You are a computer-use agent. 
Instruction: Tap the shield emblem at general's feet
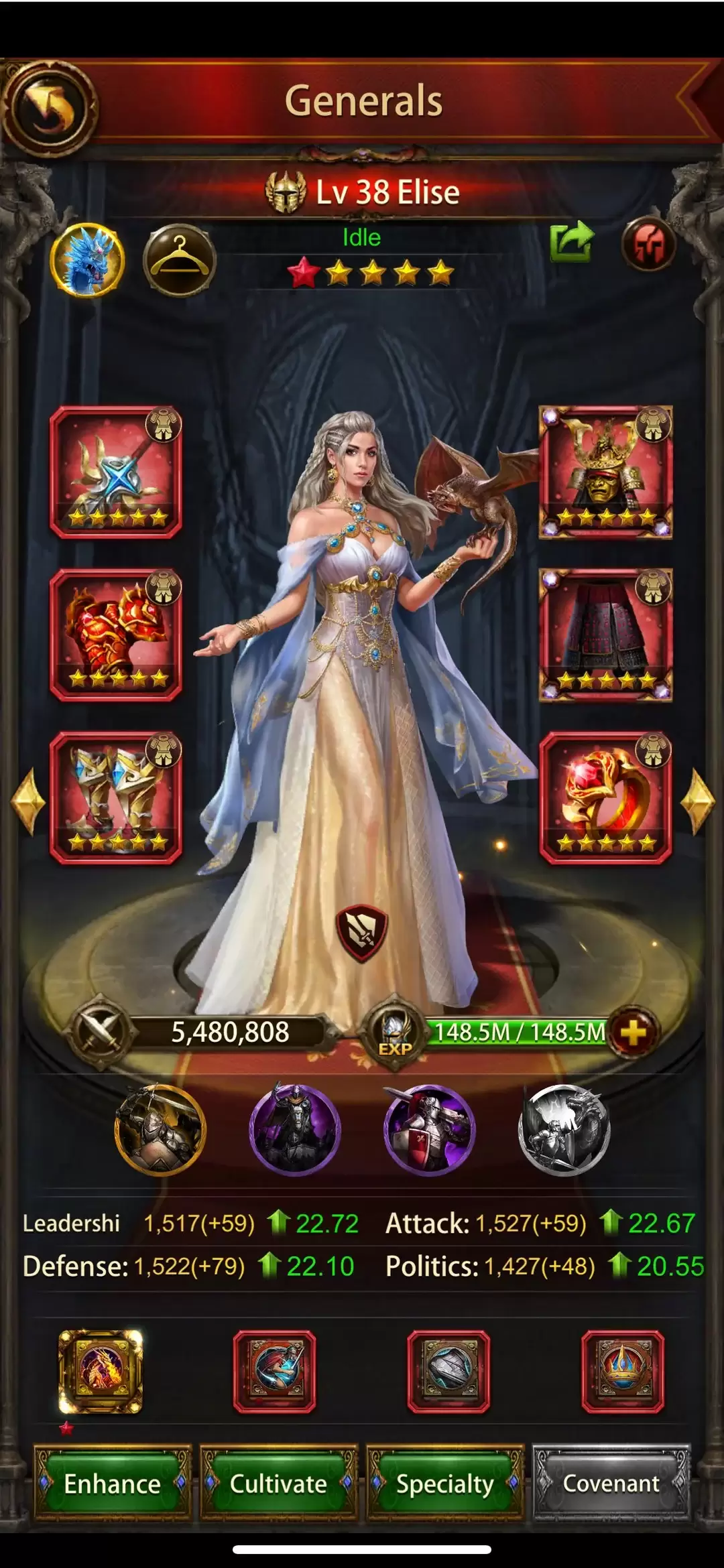pos(362,932)
